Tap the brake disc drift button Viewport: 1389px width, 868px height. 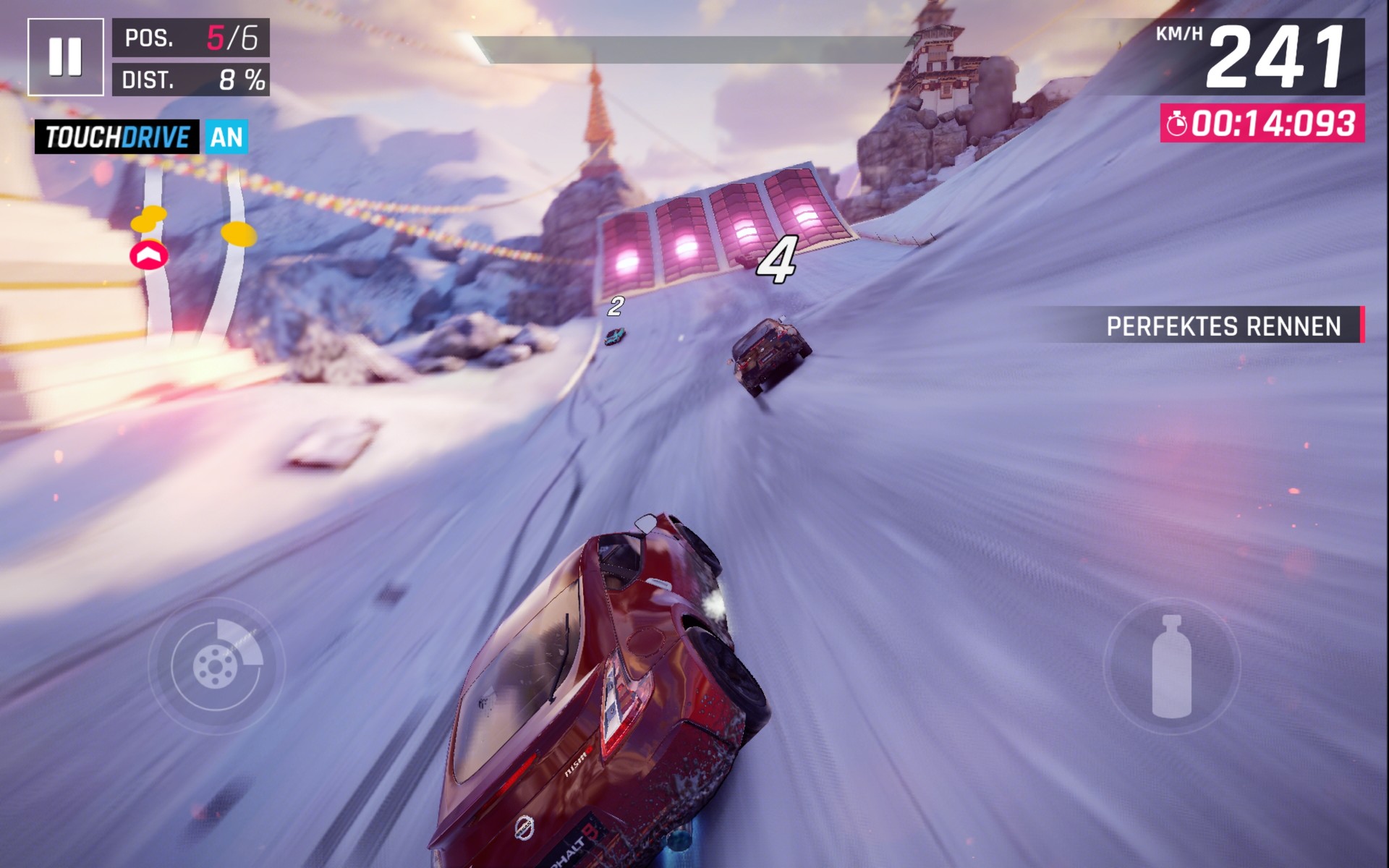pyautogui.click(x=216, y=665)
